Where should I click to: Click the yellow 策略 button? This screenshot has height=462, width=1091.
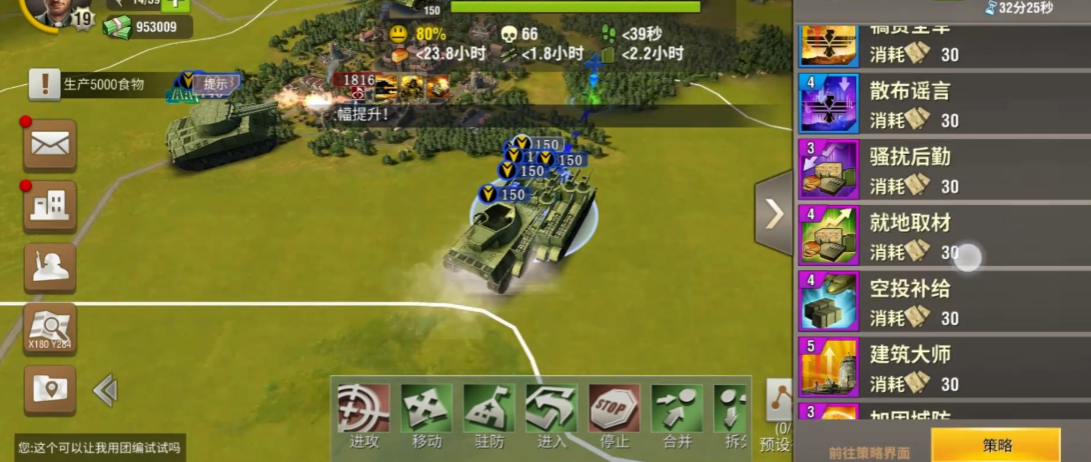click(x=996, y=445)
